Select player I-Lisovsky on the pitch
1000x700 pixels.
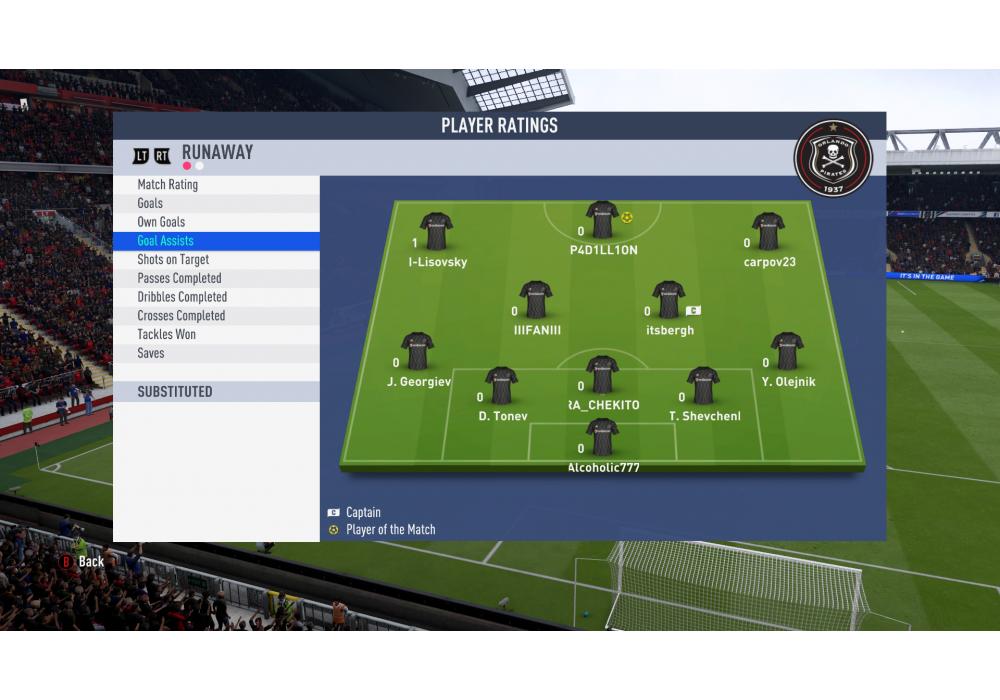coord(437,232)
